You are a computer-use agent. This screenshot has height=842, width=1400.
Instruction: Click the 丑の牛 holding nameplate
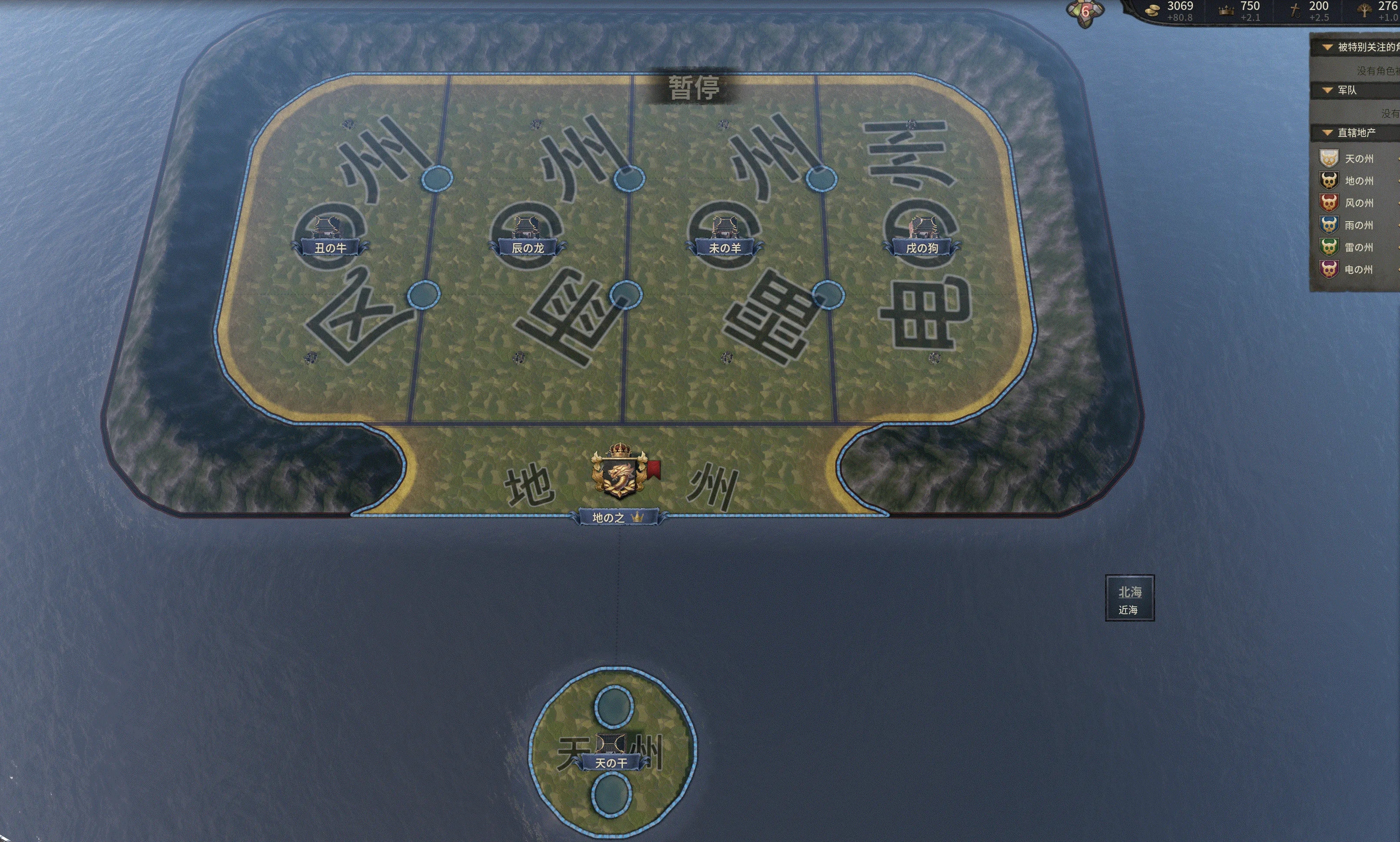330,248
